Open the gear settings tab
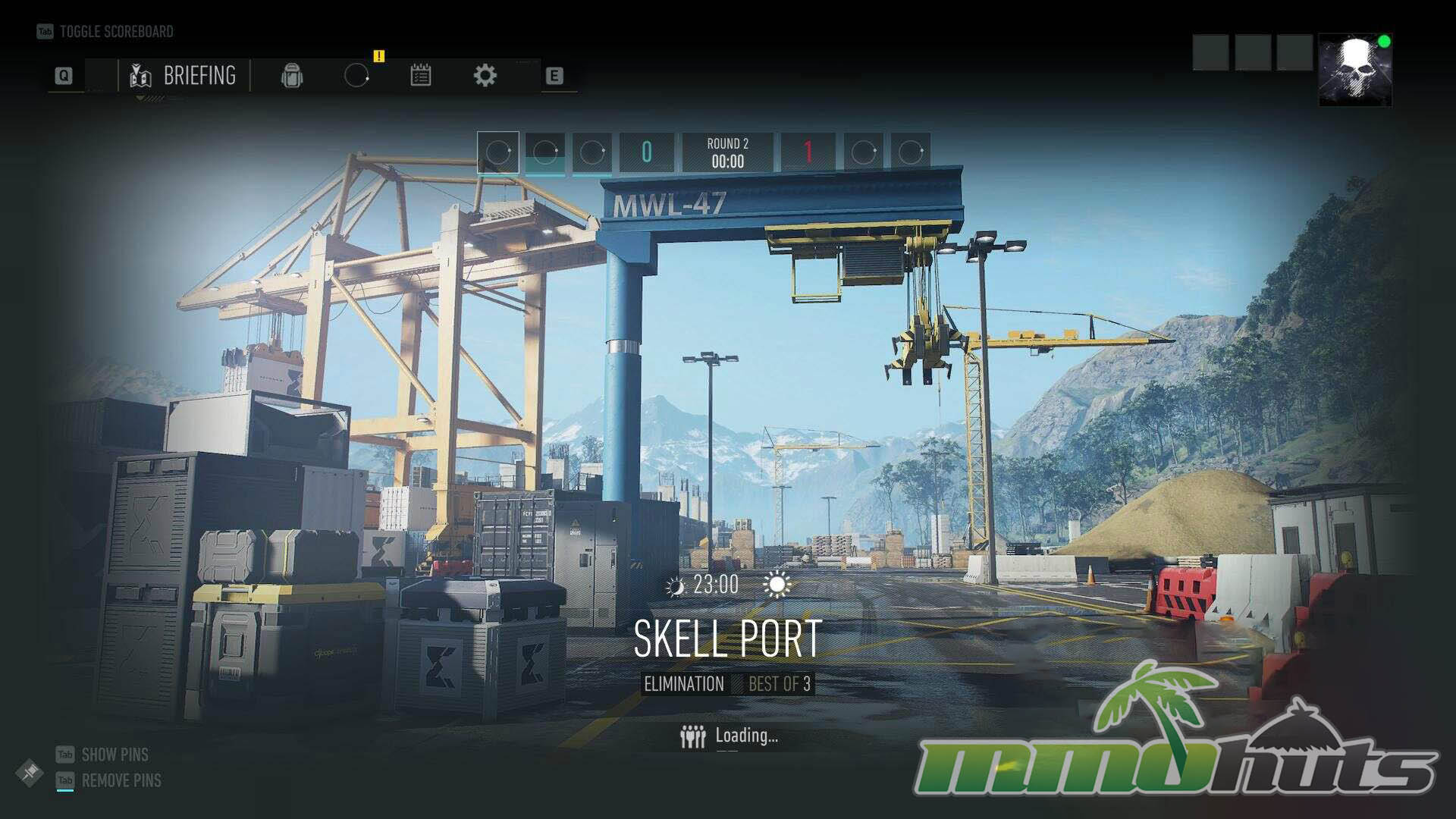This screenshot has width=1456, height=819. (x=485, y=76)
